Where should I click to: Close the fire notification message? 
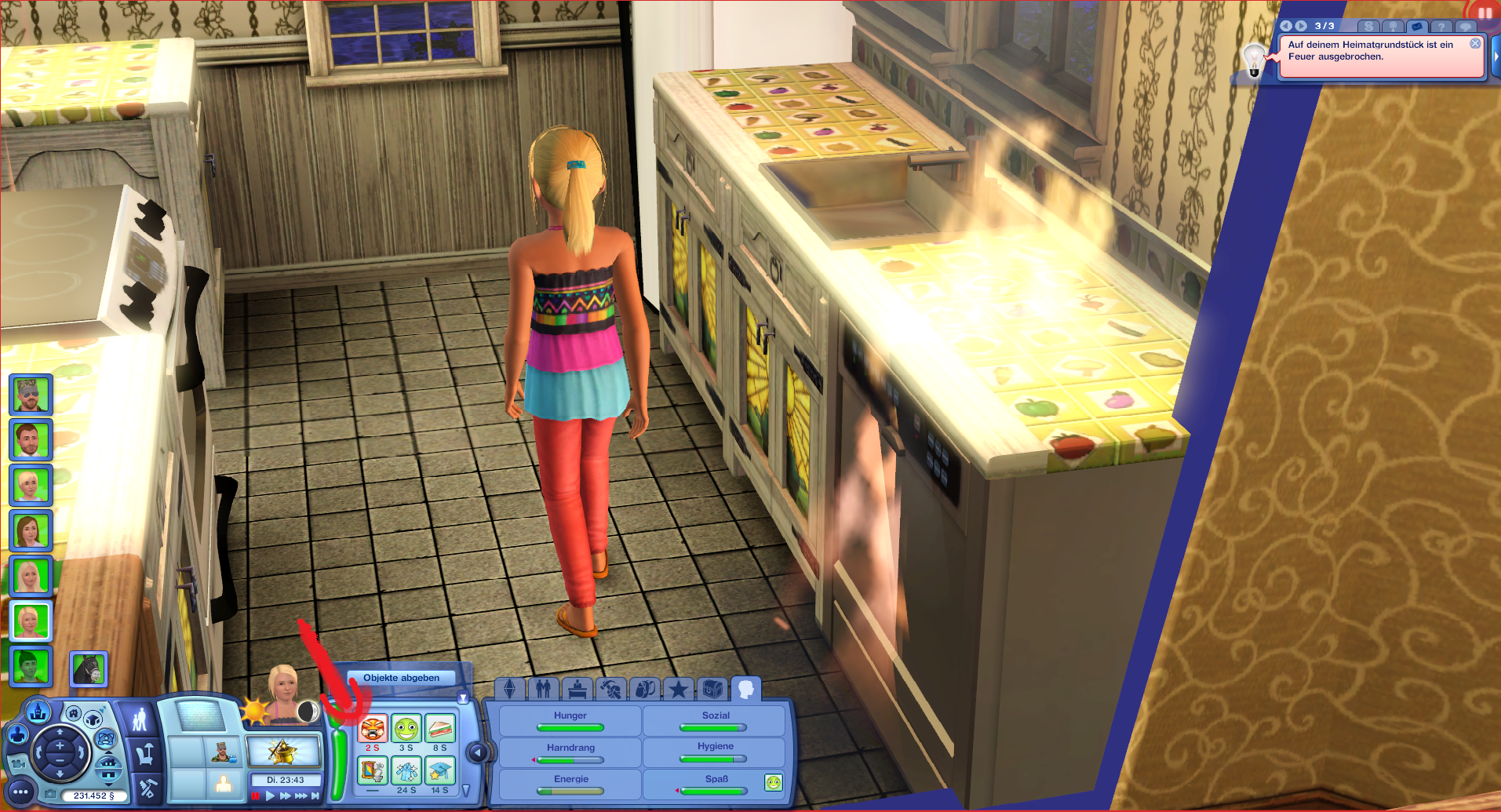1475,44
